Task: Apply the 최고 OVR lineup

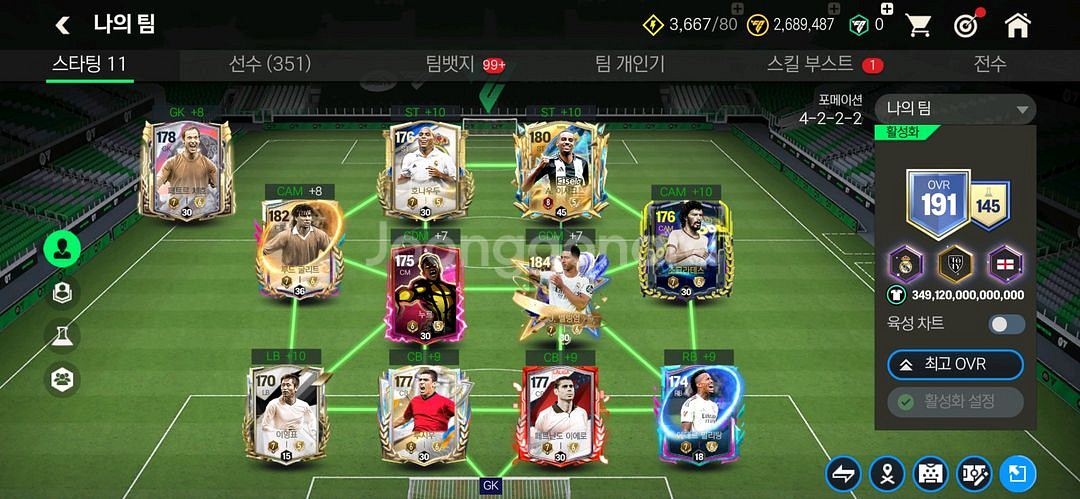Action: tap(955, 365)
